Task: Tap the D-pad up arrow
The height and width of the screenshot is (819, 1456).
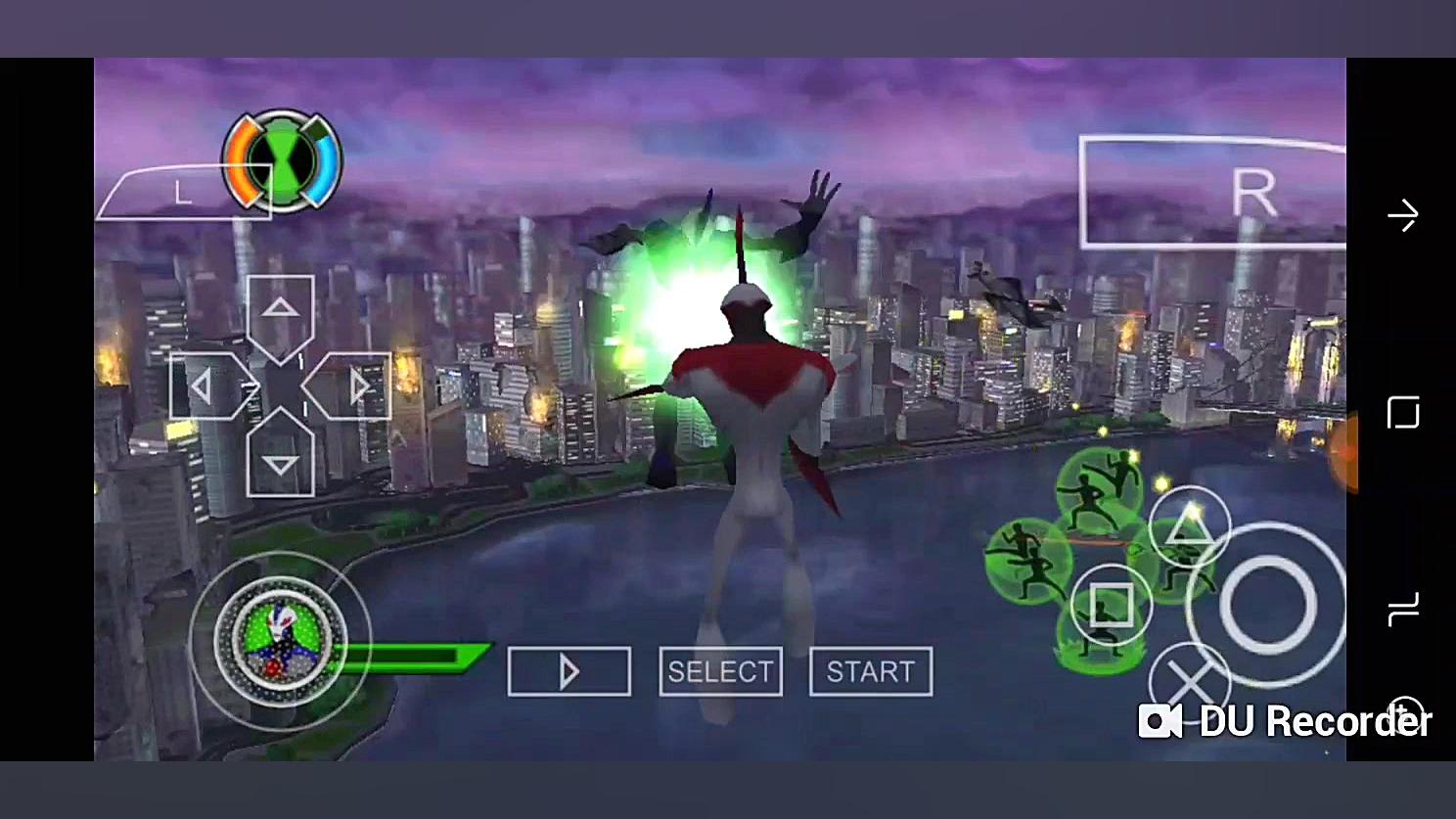Action: [x=280, y=311]
